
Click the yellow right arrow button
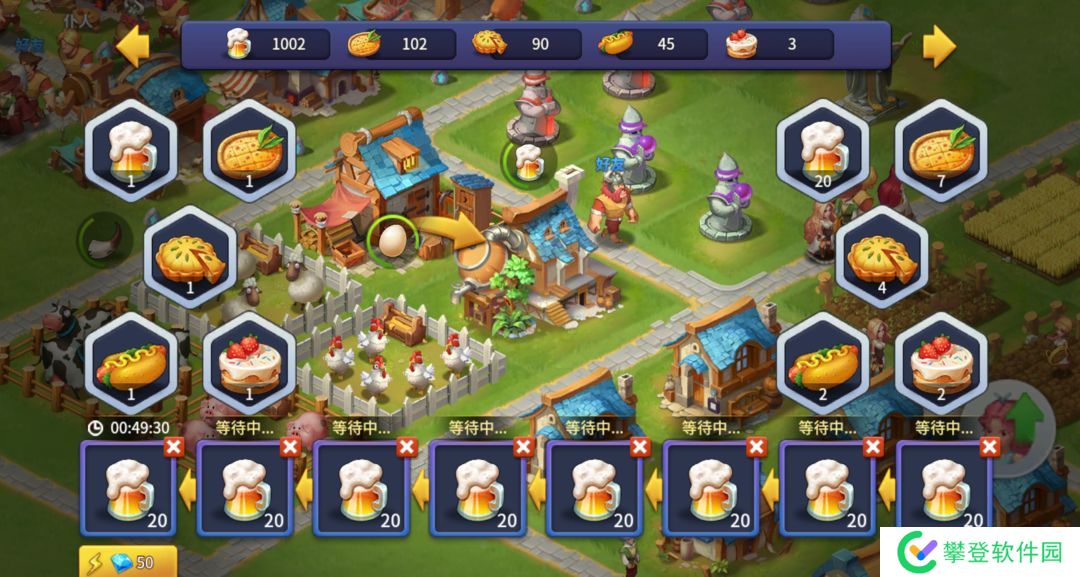tap(938, 45)
